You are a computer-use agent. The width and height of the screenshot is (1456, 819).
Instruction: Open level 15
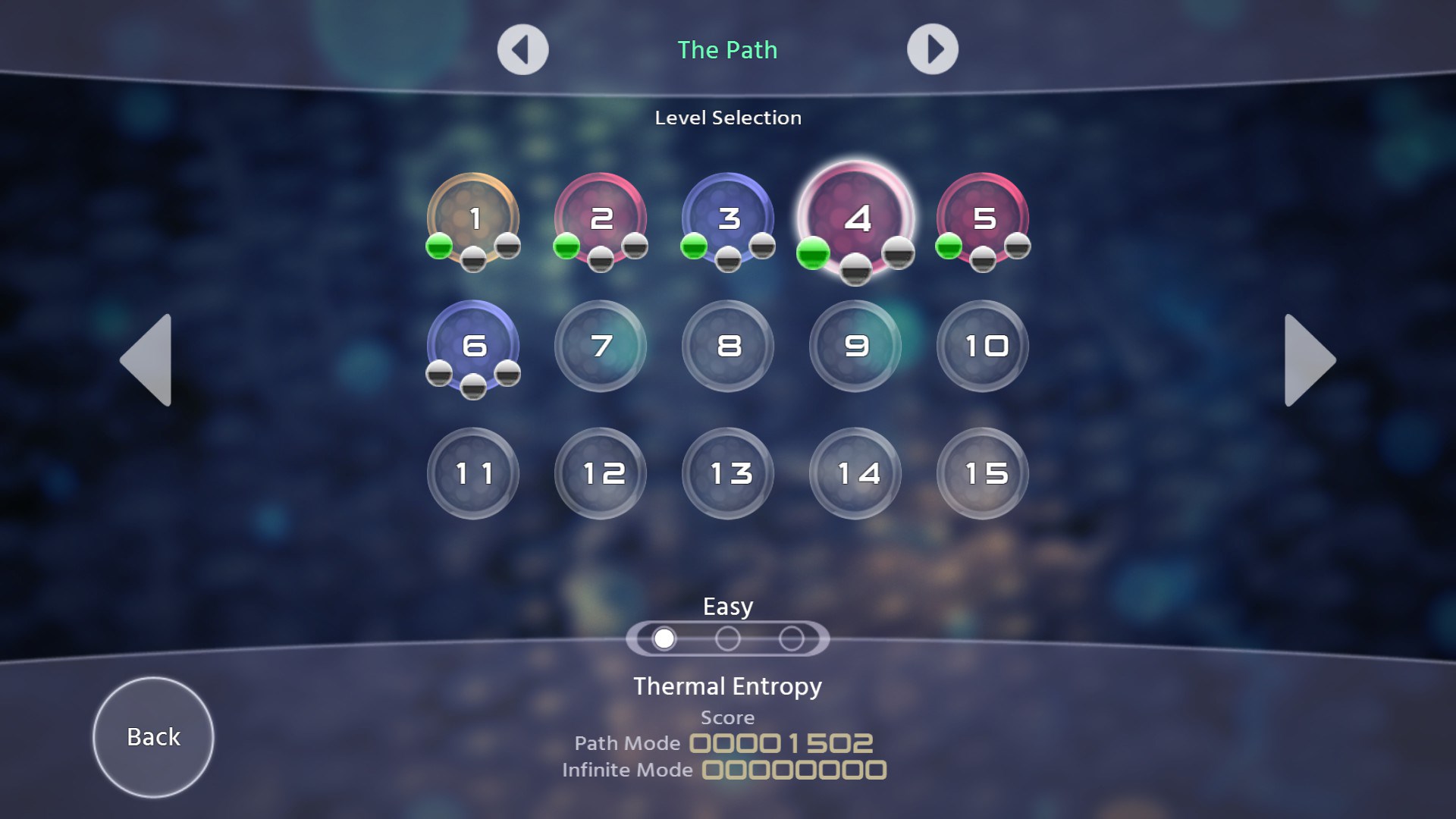pyautogui.click(x=982, y=473)
